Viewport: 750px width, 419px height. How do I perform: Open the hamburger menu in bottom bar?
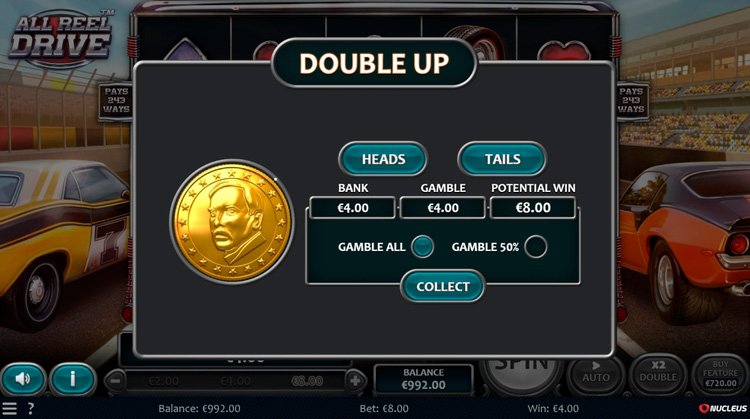(9, 409)
